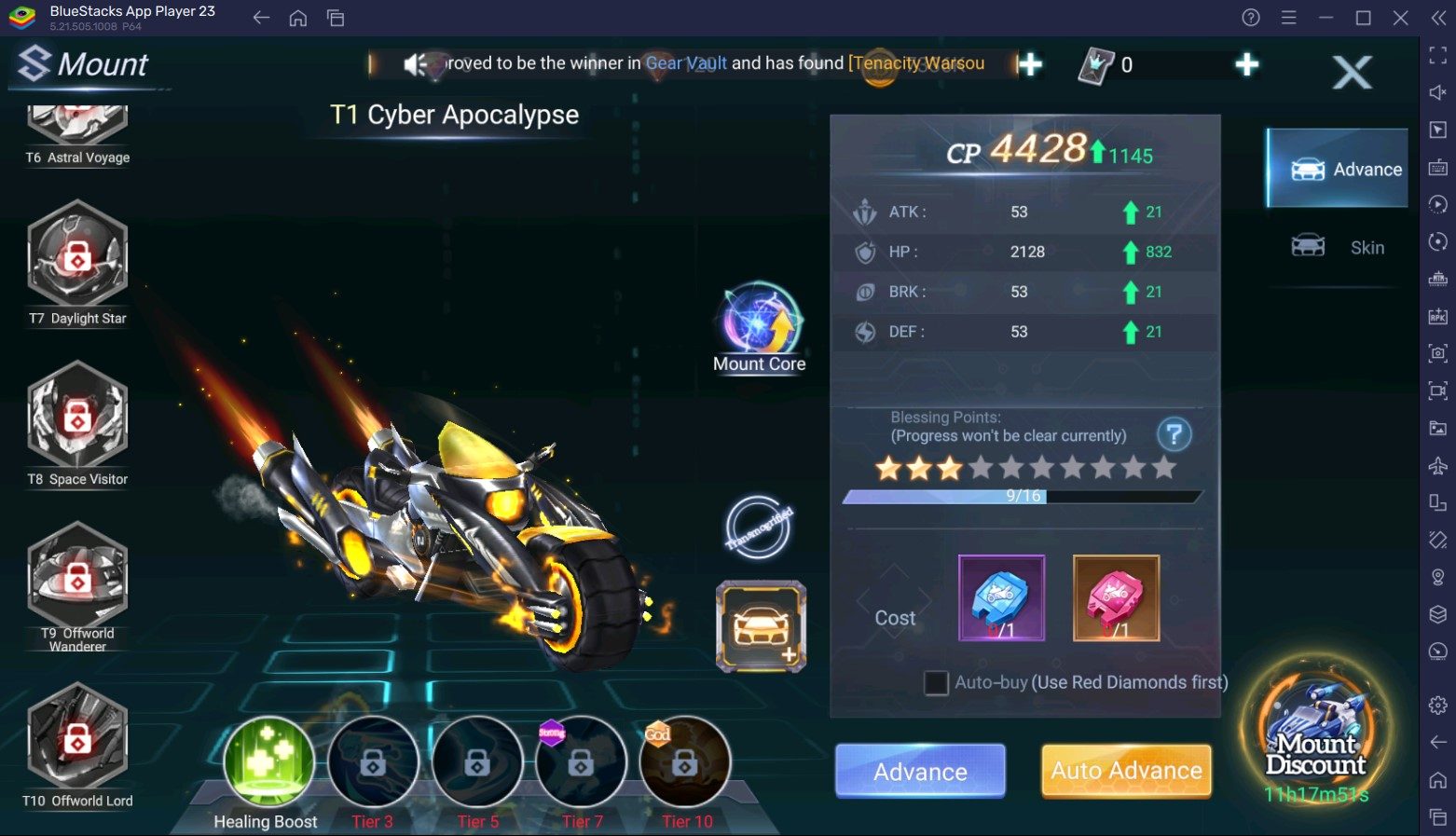
Task: Select the T10 Offworld Lord mount
Action: (77, 738)
